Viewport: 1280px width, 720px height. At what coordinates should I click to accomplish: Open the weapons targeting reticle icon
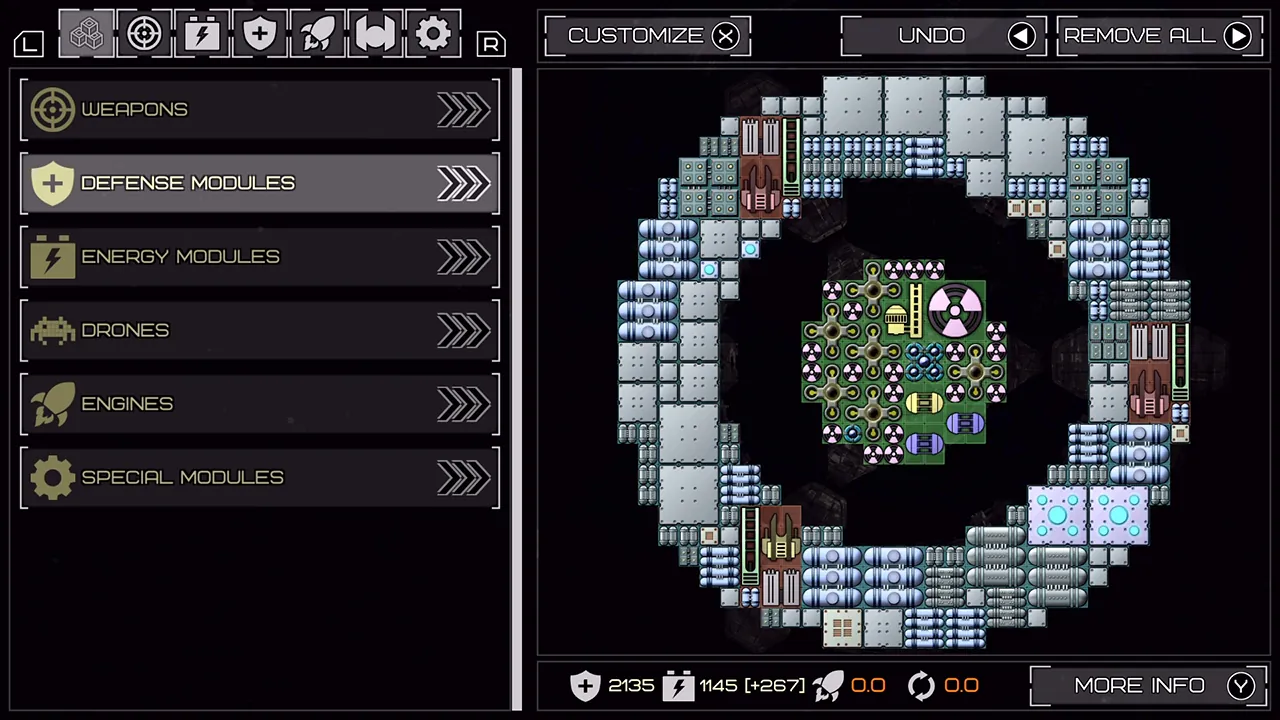(143, 33)
